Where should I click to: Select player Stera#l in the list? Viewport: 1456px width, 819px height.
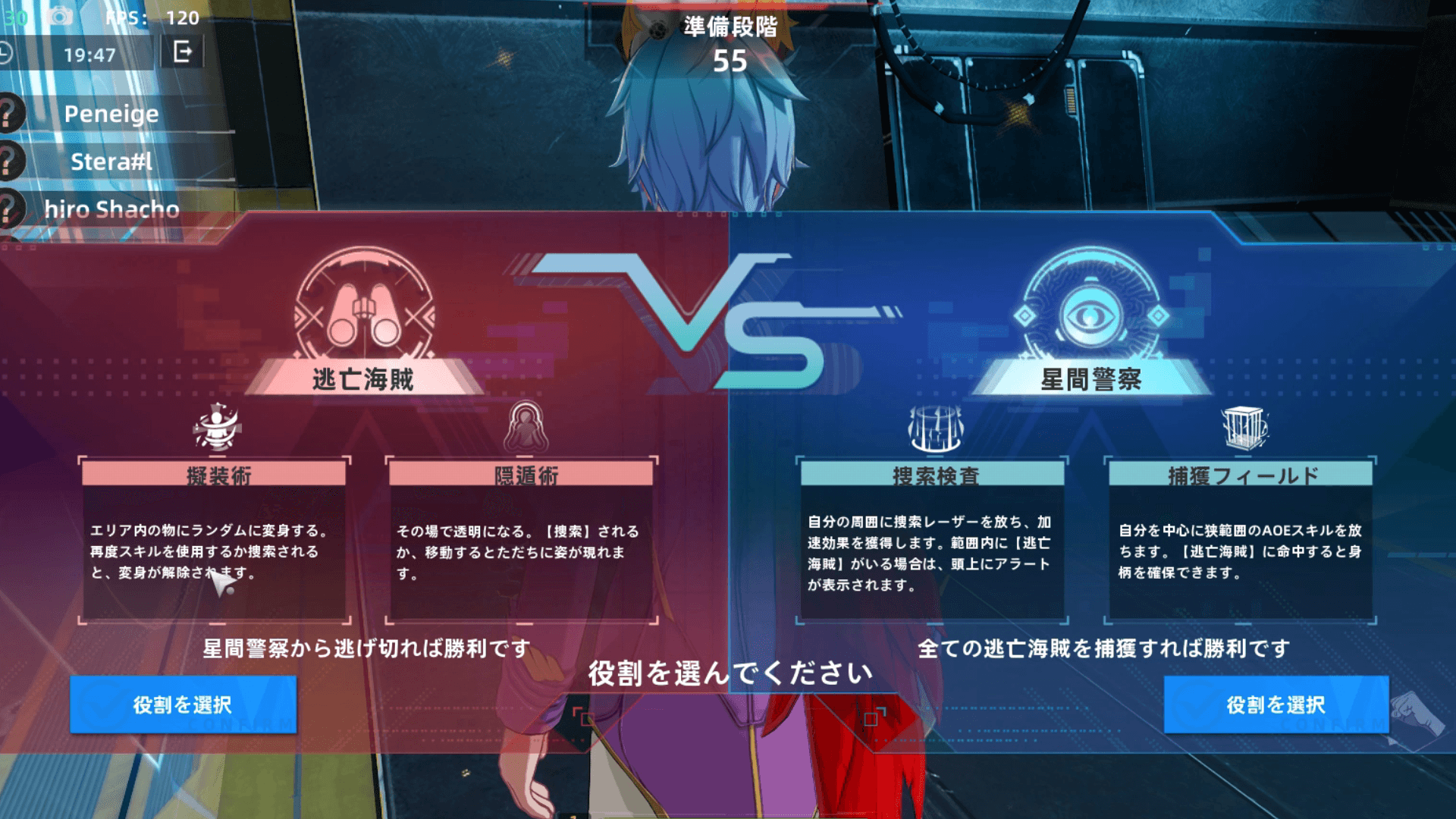[111, 162]
